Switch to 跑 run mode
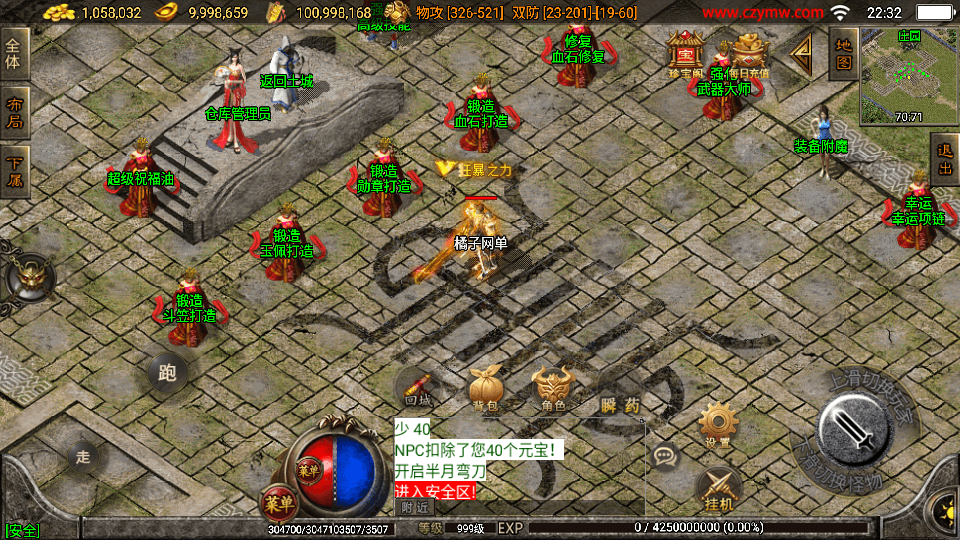Image resolution: width=960 pixels, height=540 pixels. (167, 373)
